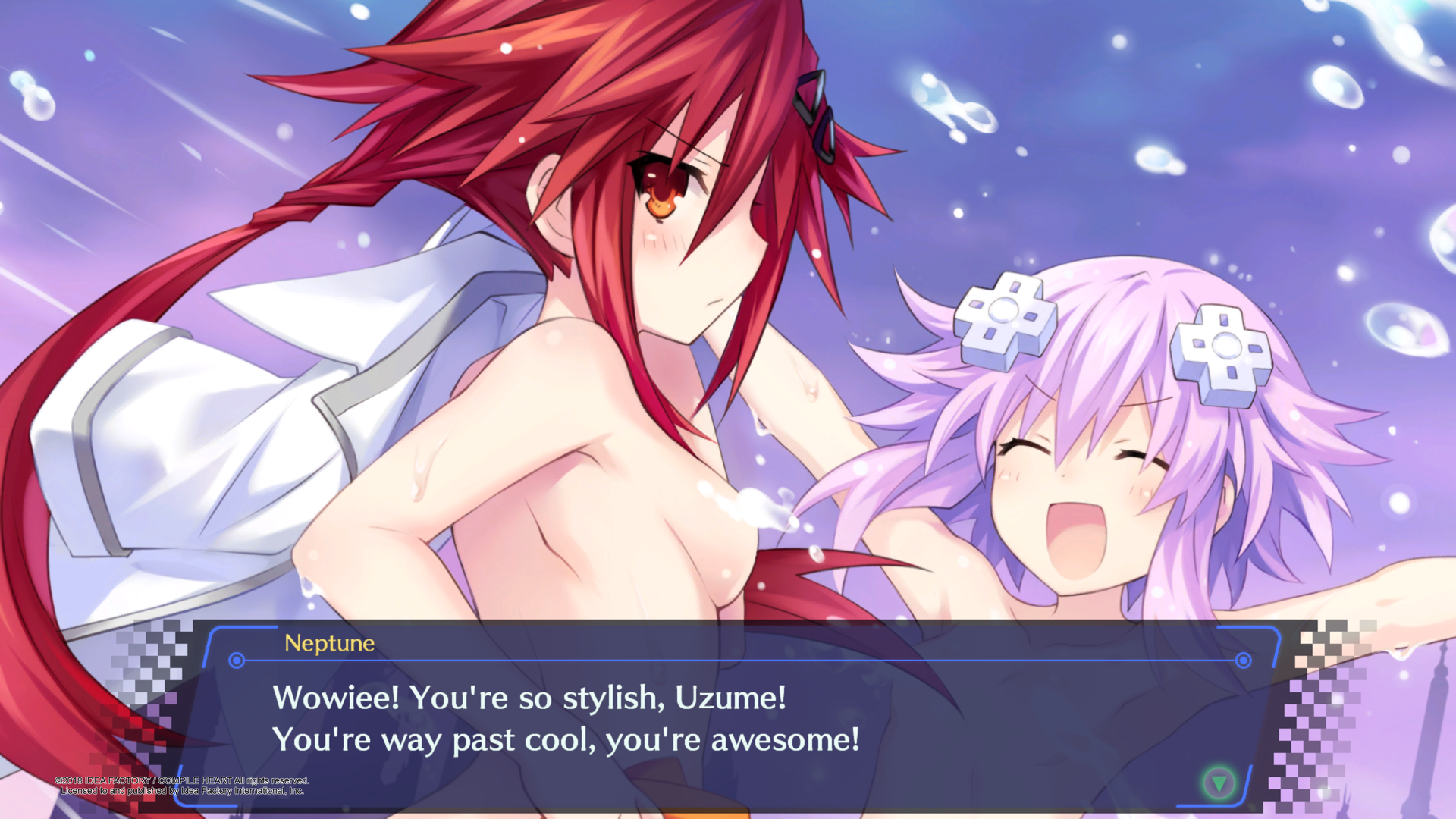Click the dialogue line starting with Wowiee
Image resolution: width=1456 pixels, height=819 pixels.
[x=531, y=699]
